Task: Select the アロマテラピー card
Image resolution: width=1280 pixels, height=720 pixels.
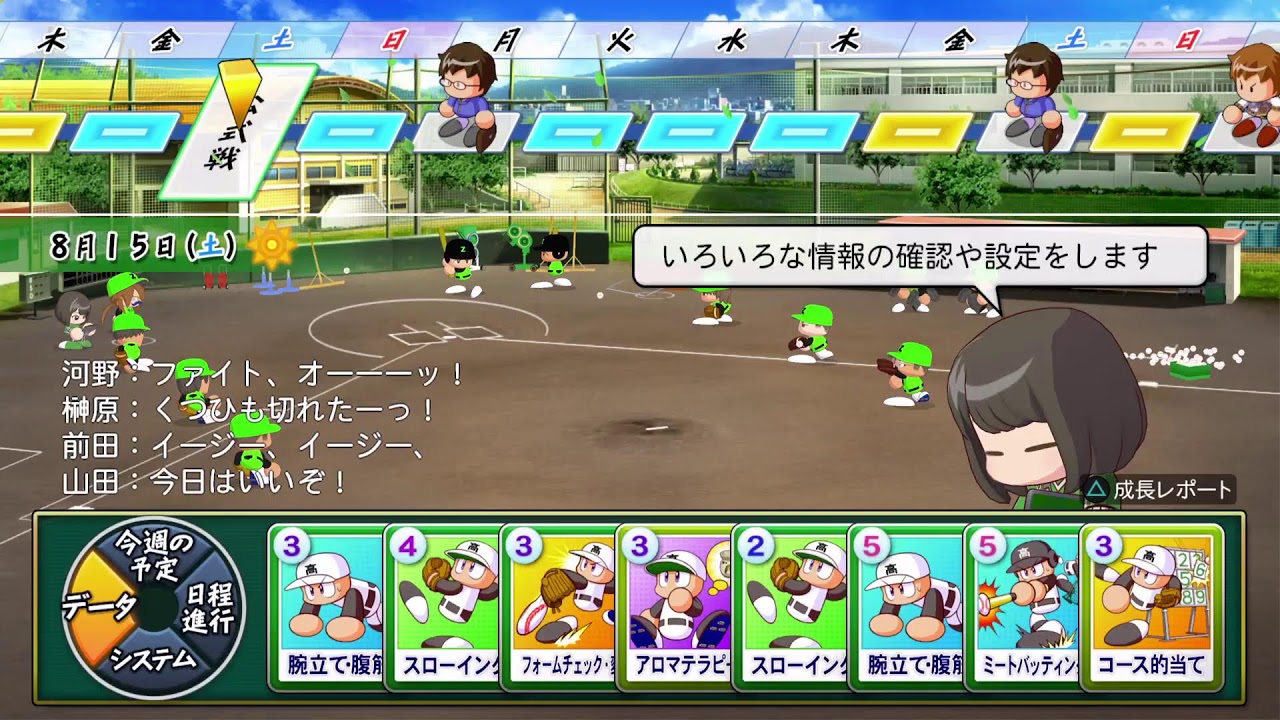Action: click(675, 607)
